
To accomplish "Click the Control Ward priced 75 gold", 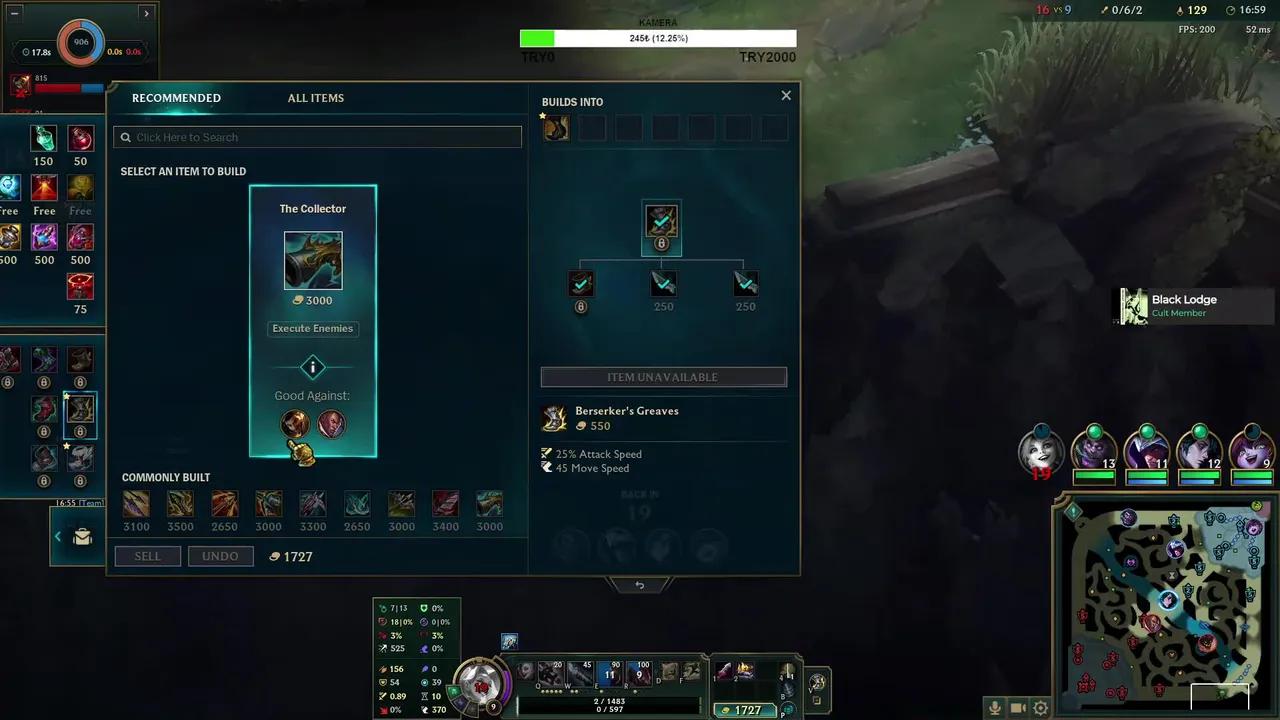I will click(x=80, y=288).
